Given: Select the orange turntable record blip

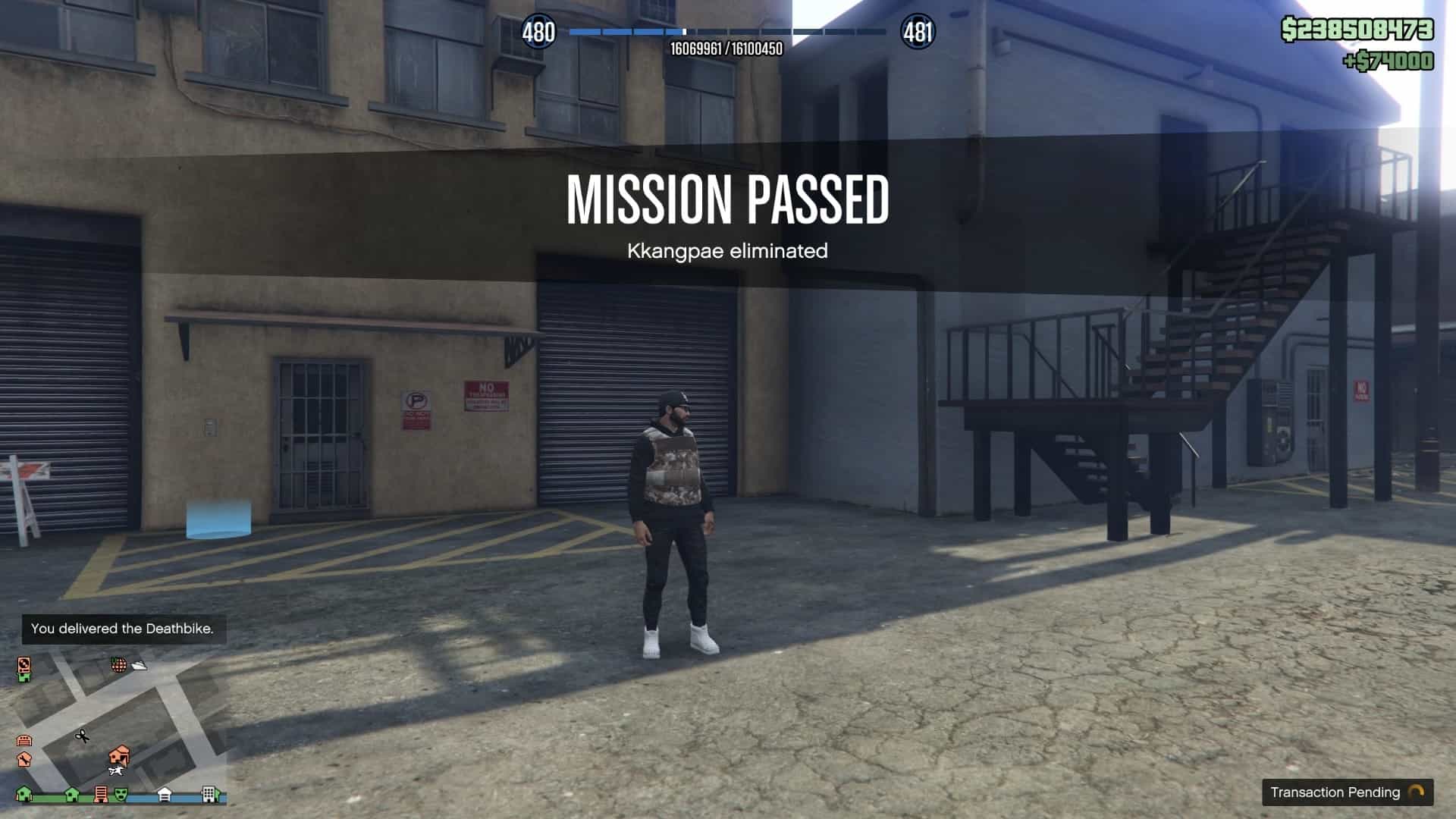Looking at the screenshot, I should (x=24, y=665).
